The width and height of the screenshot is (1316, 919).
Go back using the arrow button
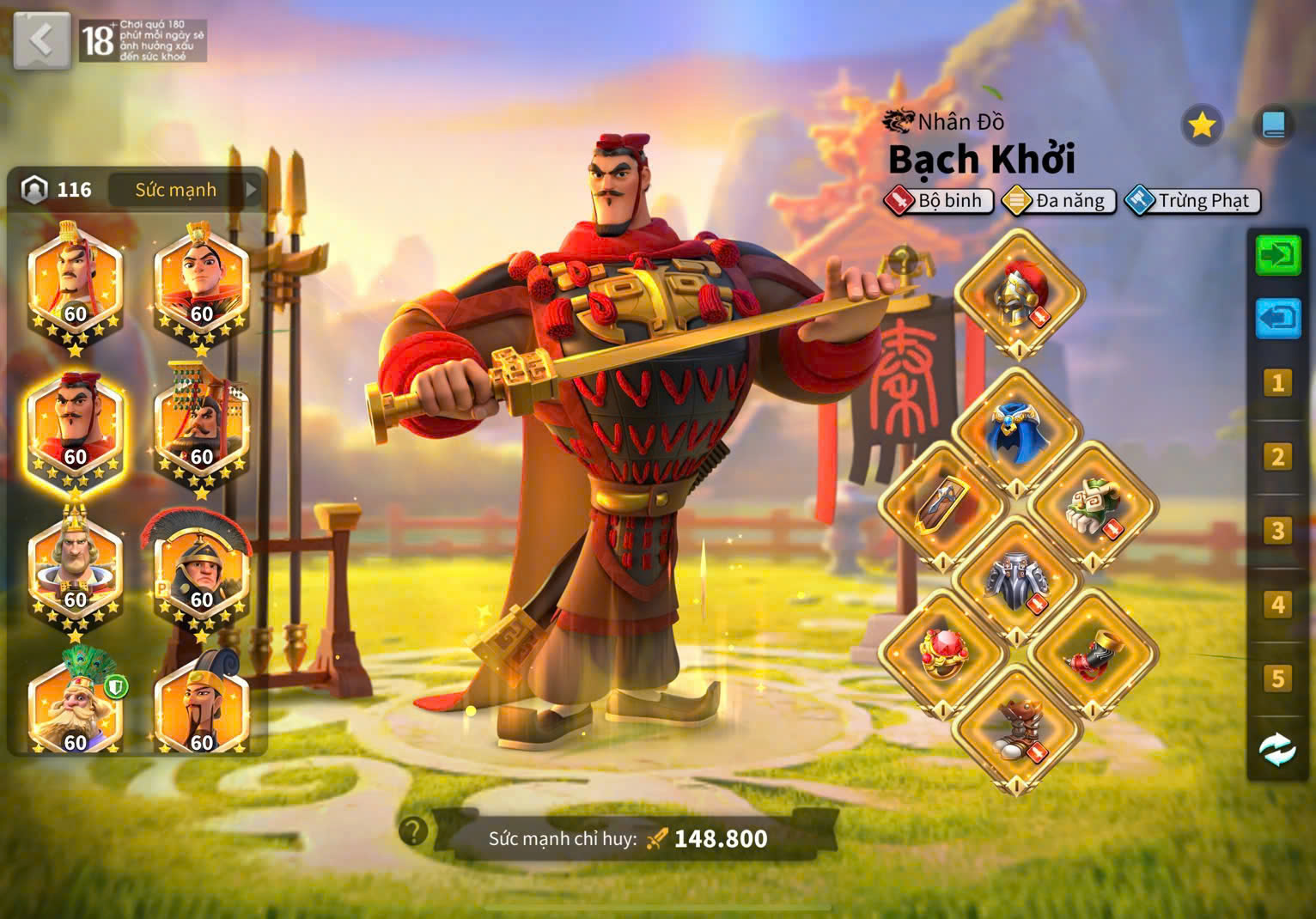41,40
